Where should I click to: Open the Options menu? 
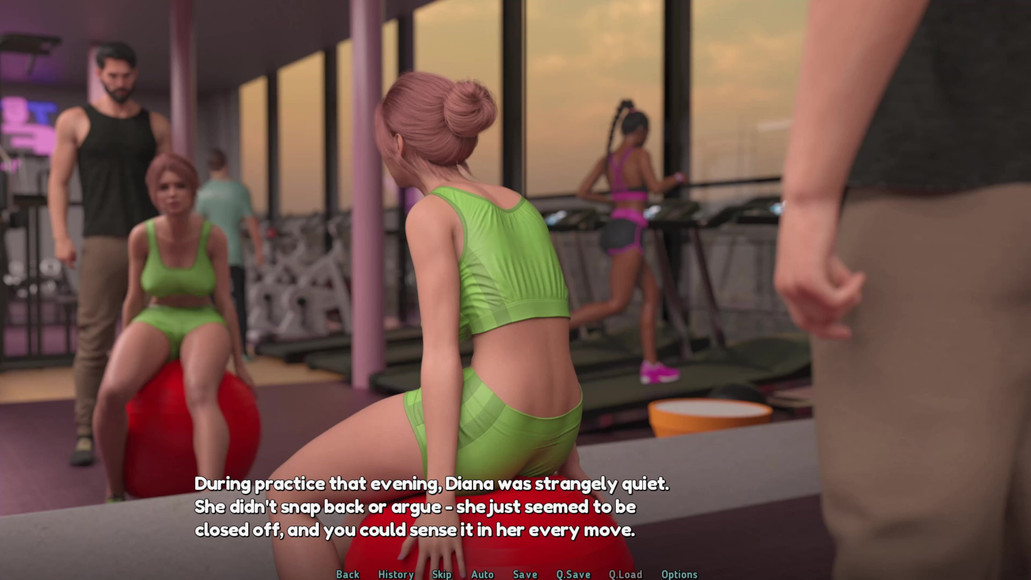point(679,574)
